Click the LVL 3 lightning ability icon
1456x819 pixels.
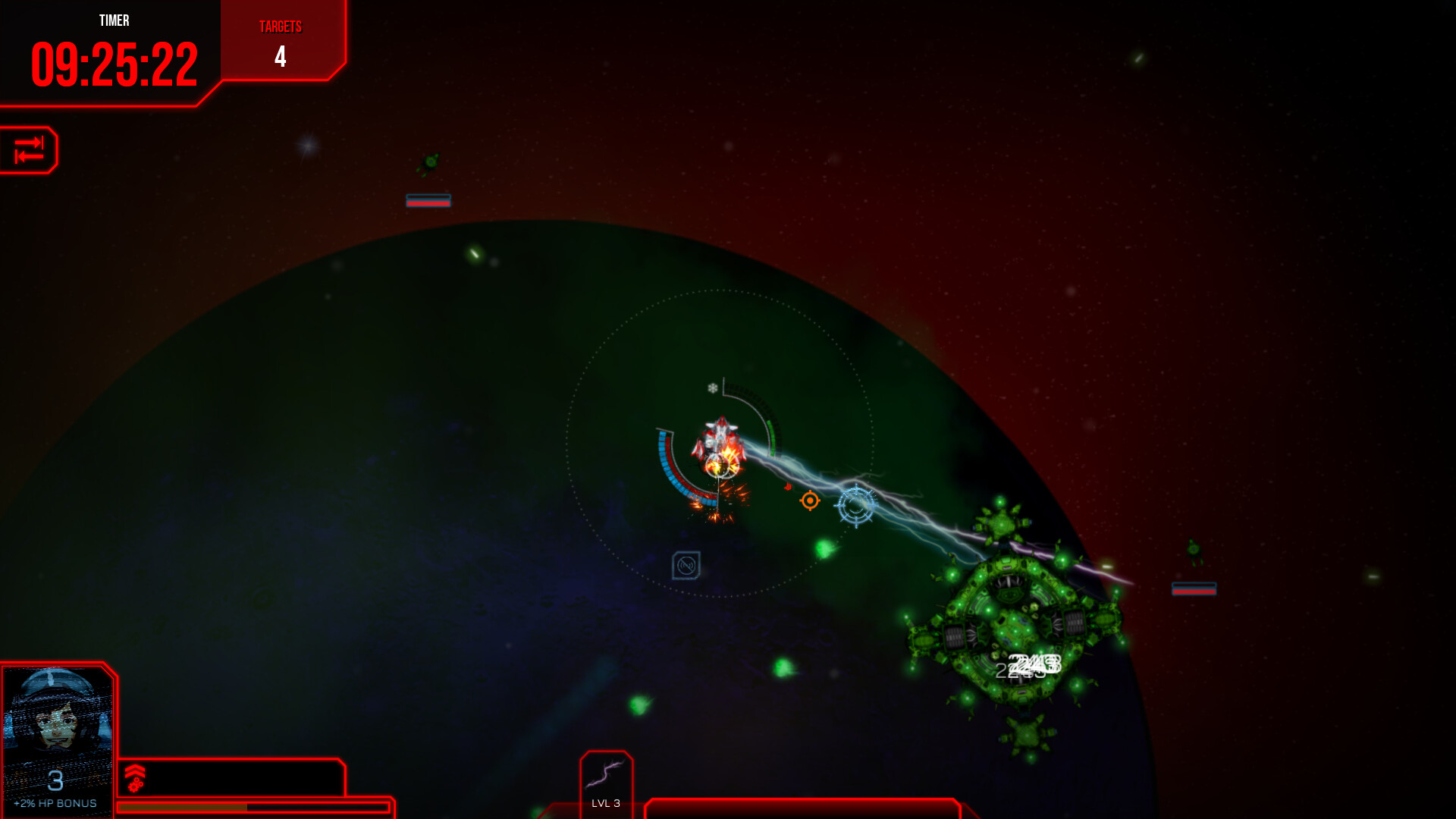click(606, 773)
